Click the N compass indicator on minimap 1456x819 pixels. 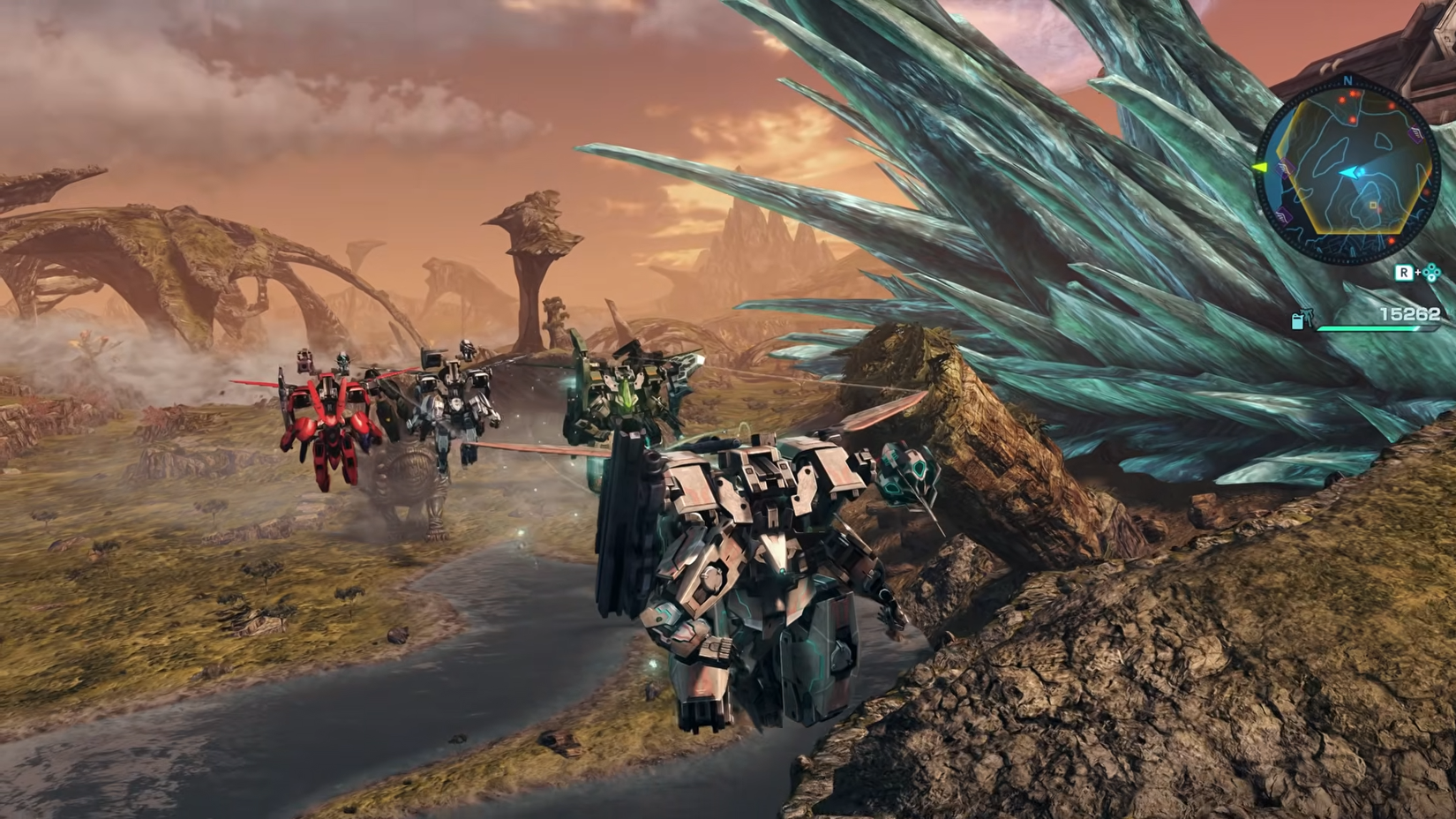pyautogui.click(x=1347, y=79)
